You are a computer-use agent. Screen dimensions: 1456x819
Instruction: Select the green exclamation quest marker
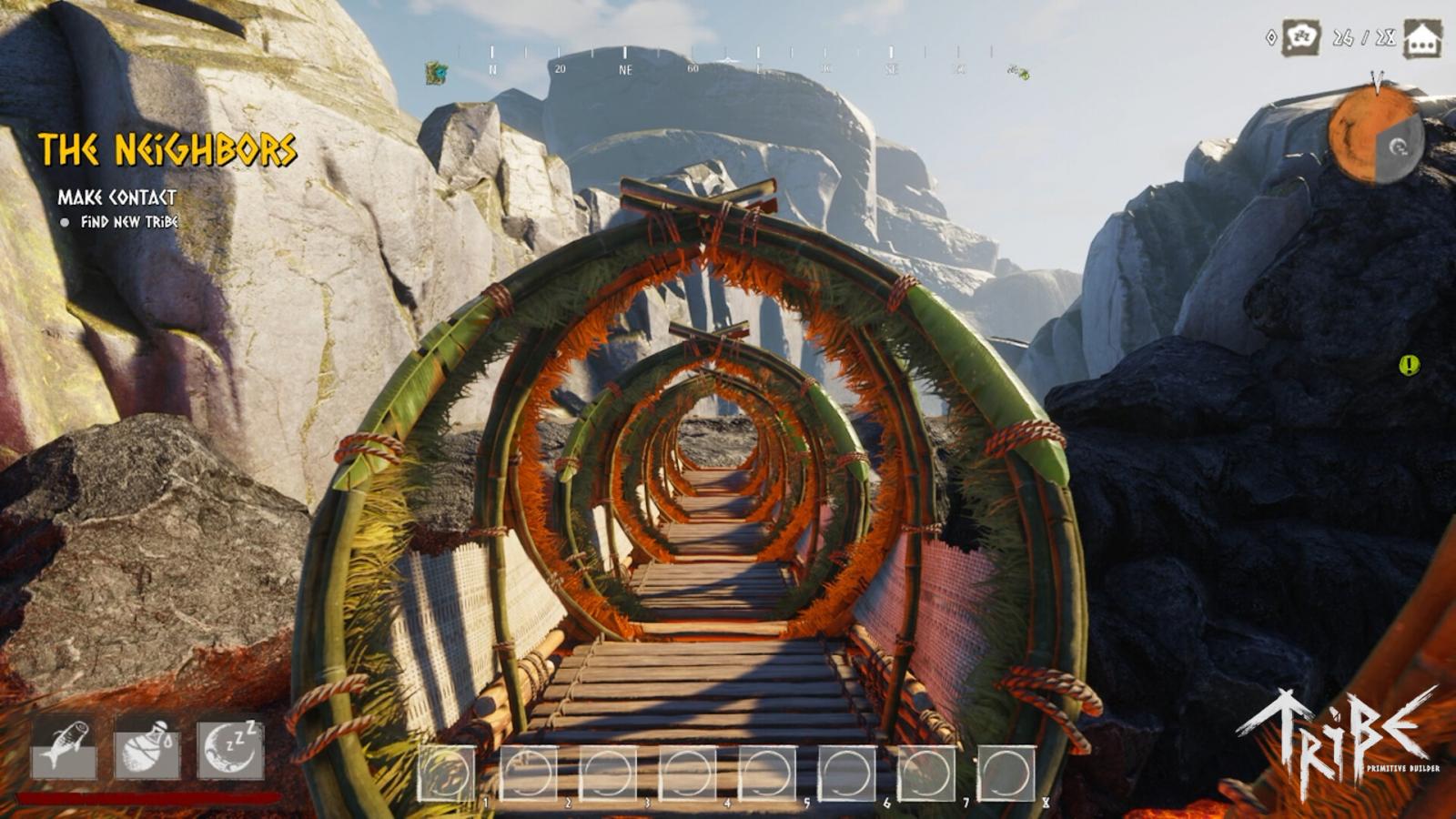click(x=1409, y=366)
